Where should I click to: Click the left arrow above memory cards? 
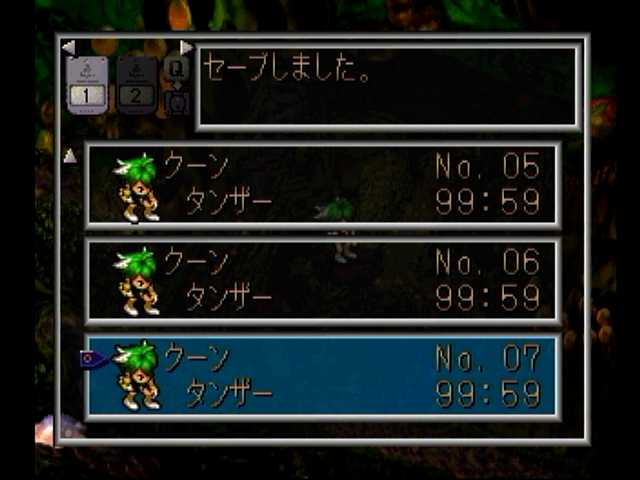68,47
